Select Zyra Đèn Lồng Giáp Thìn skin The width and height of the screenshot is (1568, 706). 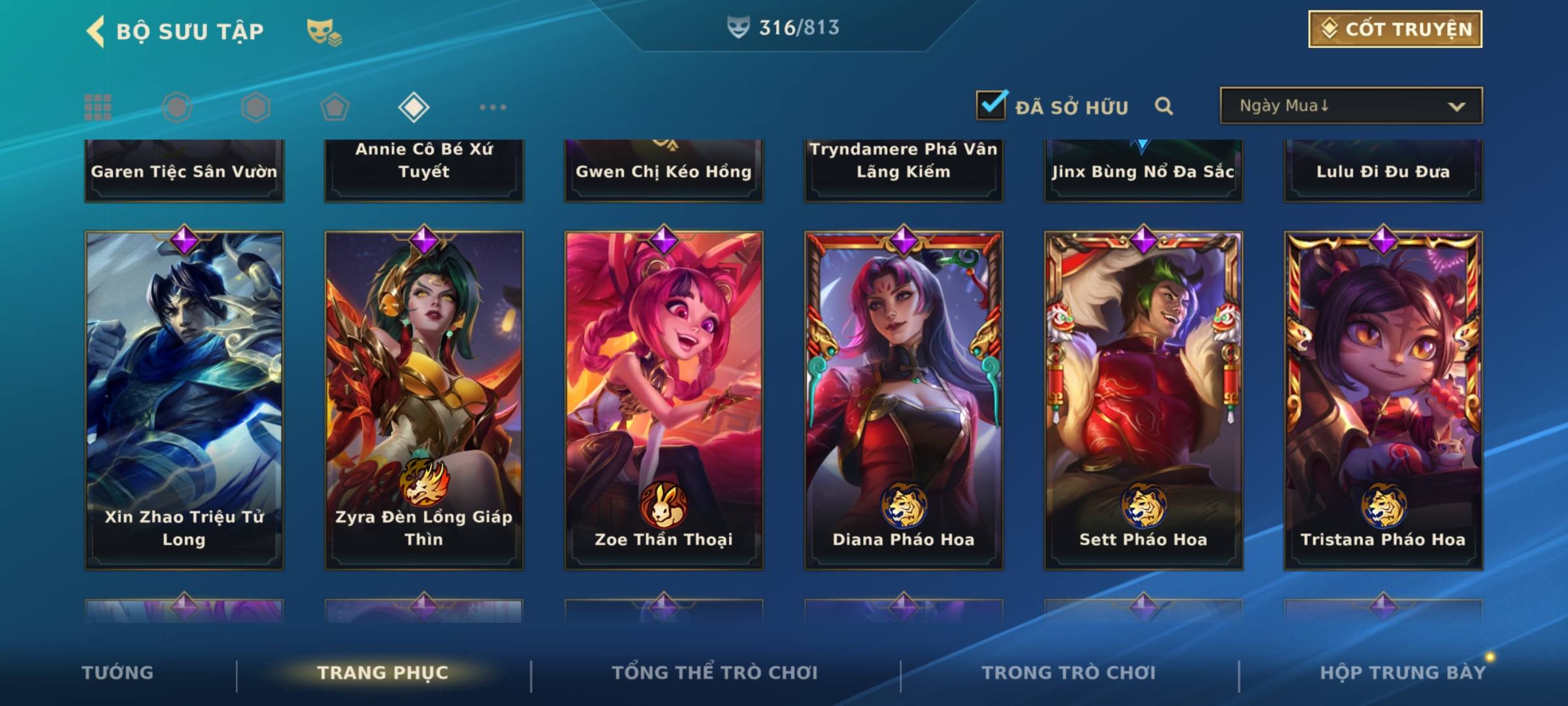pyautogui.click(x=424, y=400)
